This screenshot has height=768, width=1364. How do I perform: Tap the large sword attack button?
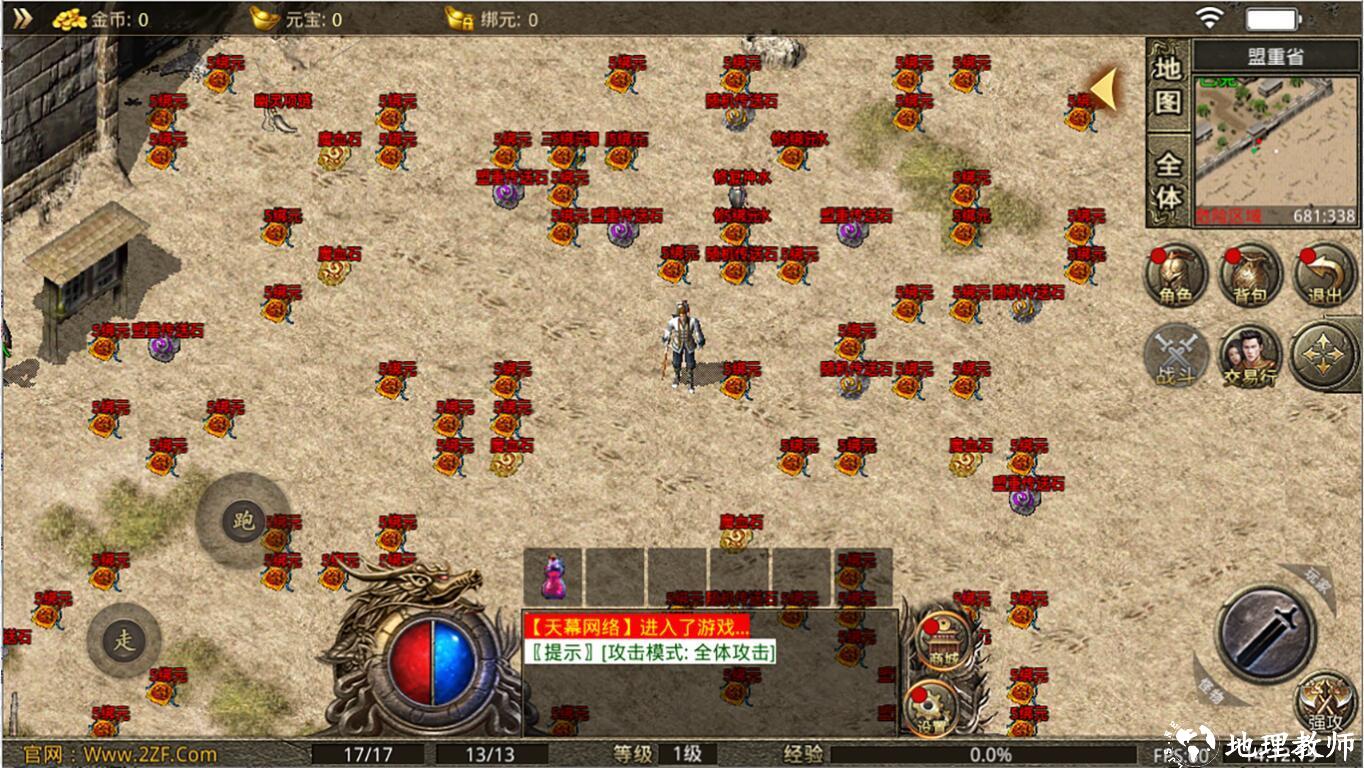[x=1266, y=633]
